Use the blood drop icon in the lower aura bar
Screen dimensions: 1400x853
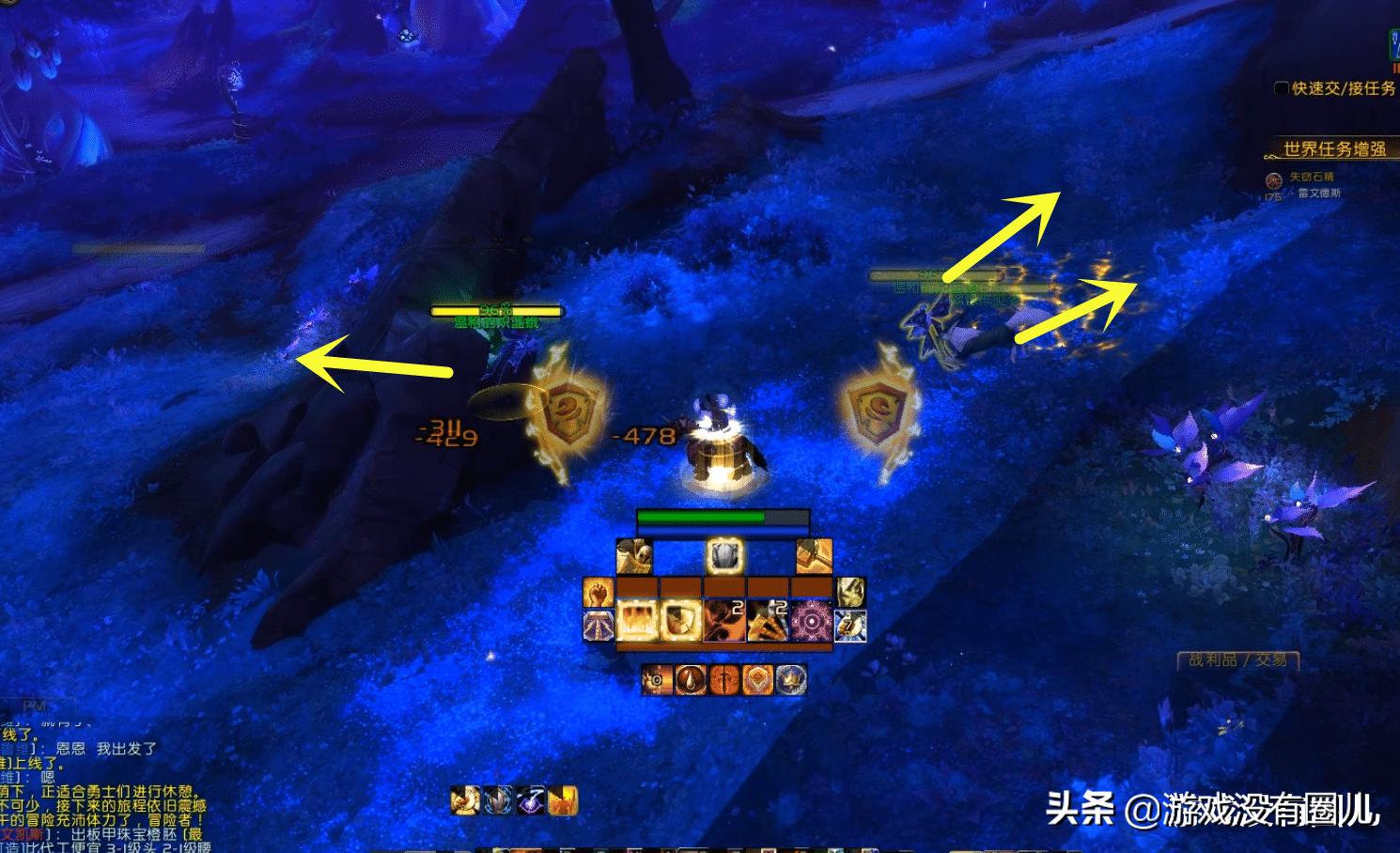coord(692,679)
